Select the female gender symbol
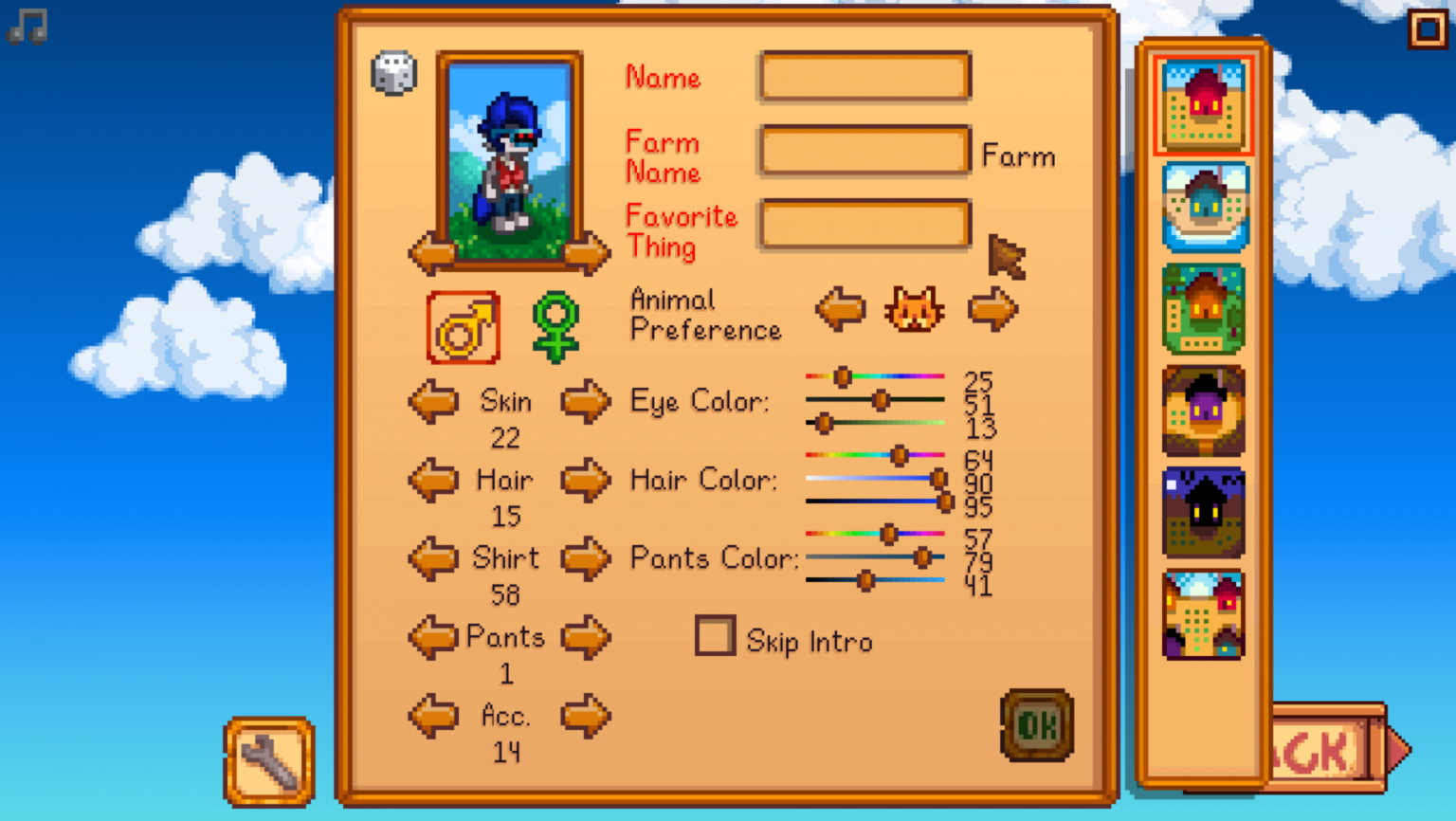This screenshot has width=1456, height=821. pos(557,328)
